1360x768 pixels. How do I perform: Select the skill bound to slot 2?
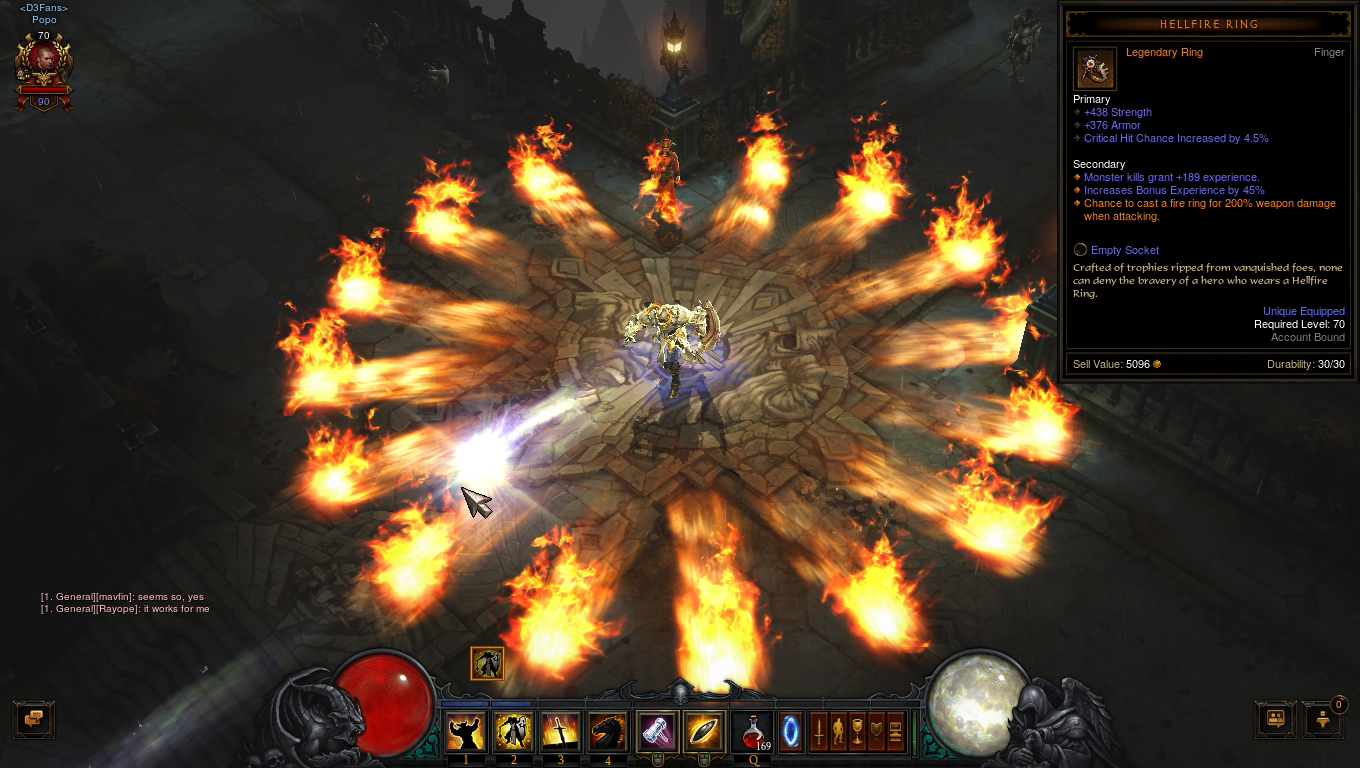coord(512,732)
